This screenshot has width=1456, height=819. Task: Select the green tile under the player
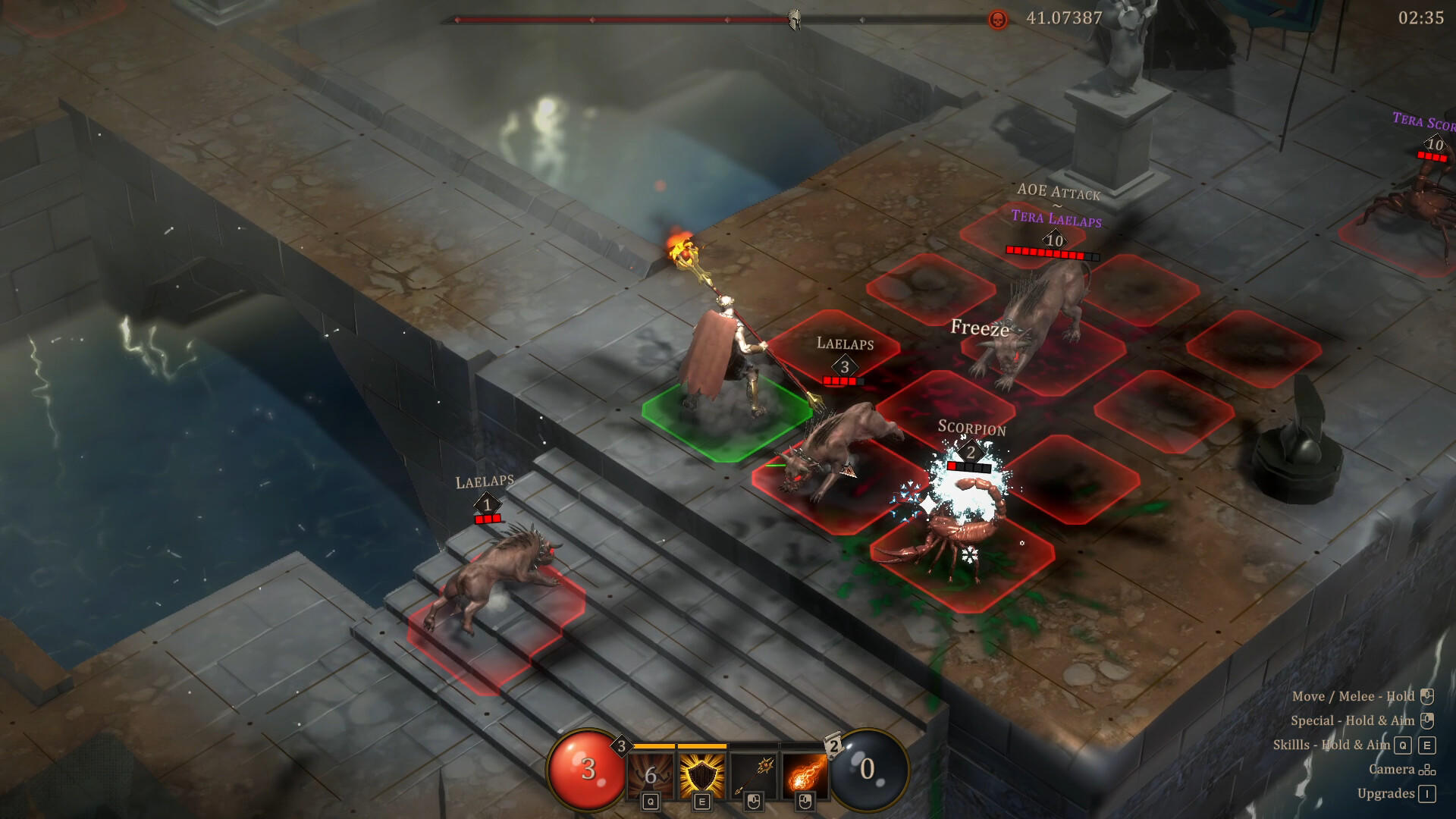pos(726,425)
